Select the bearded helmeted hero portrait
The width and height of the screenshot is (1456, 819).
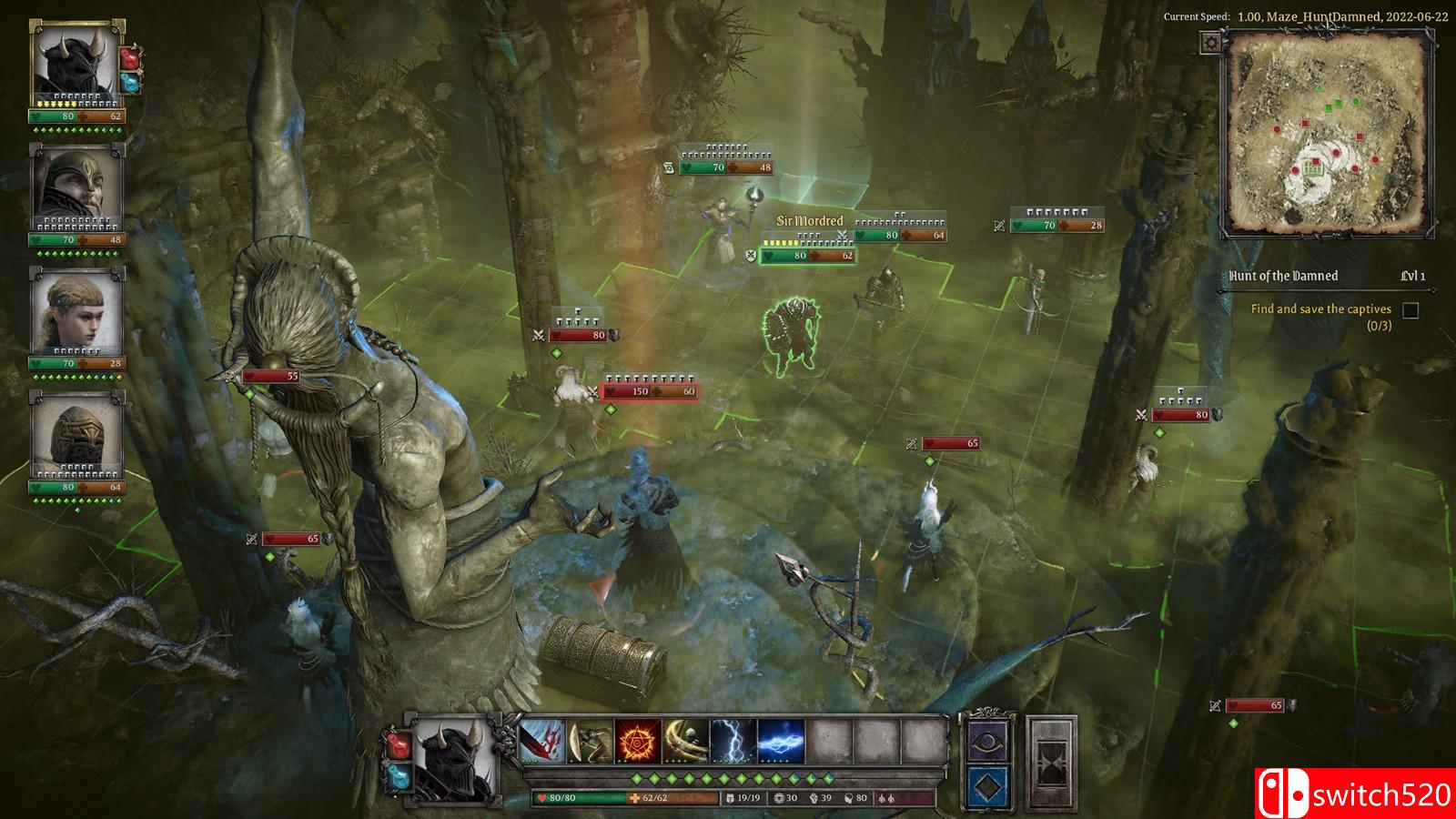coord(76,186)
